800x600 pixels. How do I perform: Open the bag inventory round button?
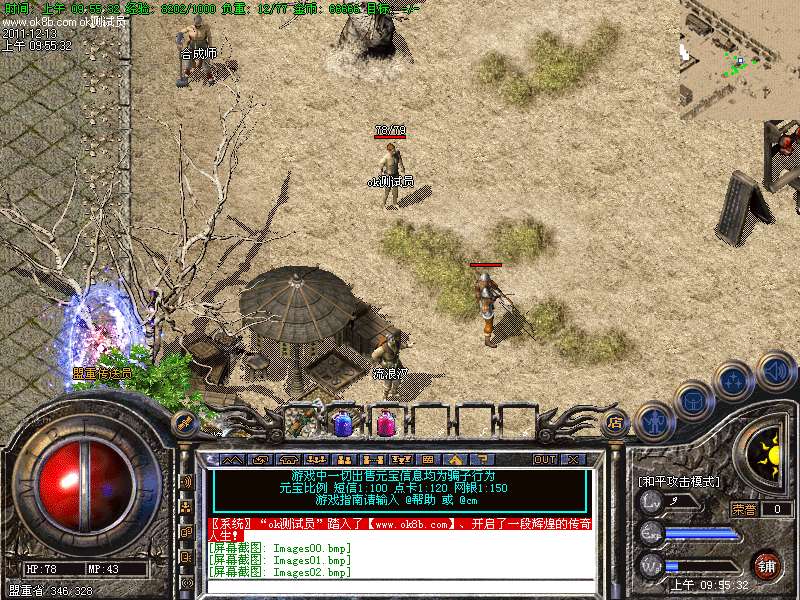pos(694,400)
